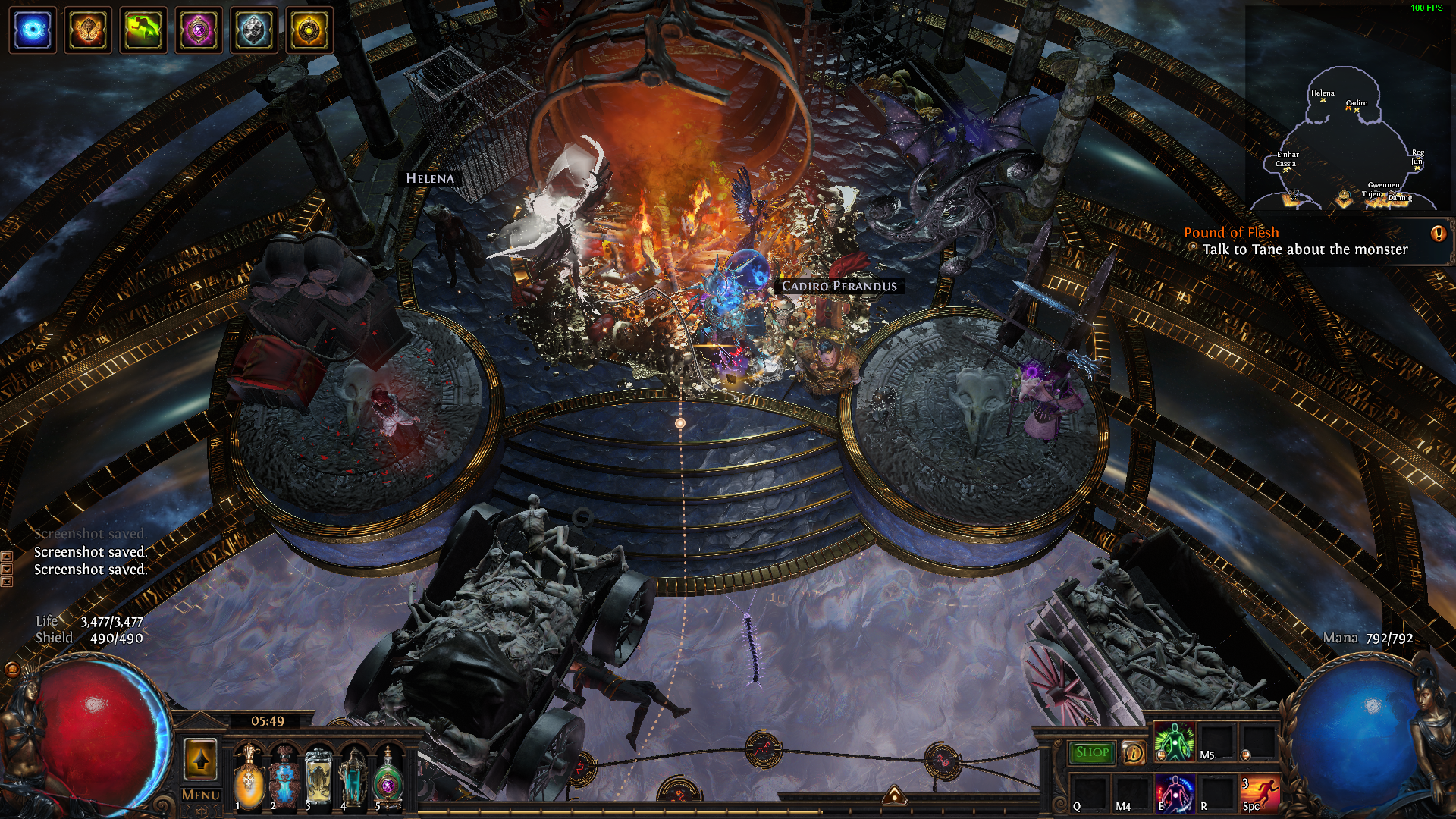Select the silver stone buff icon
Screen dimensions: 1456x819
[x=254, y=30]
